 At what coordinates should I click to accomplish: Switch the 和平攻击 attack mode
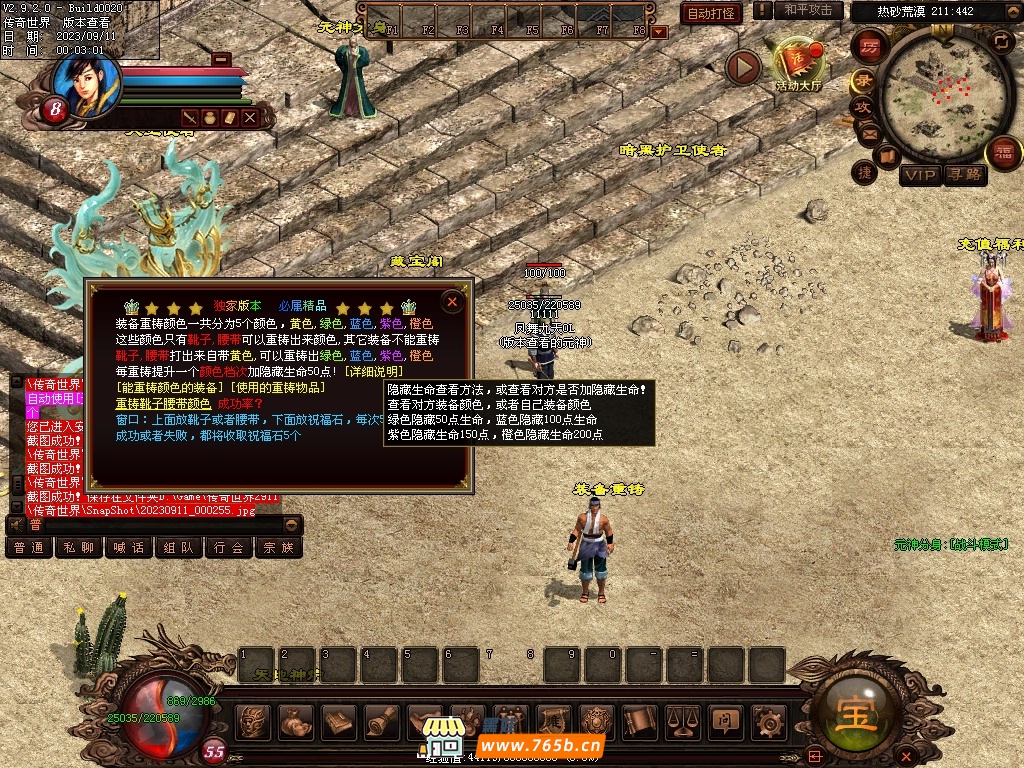[808, 10]
